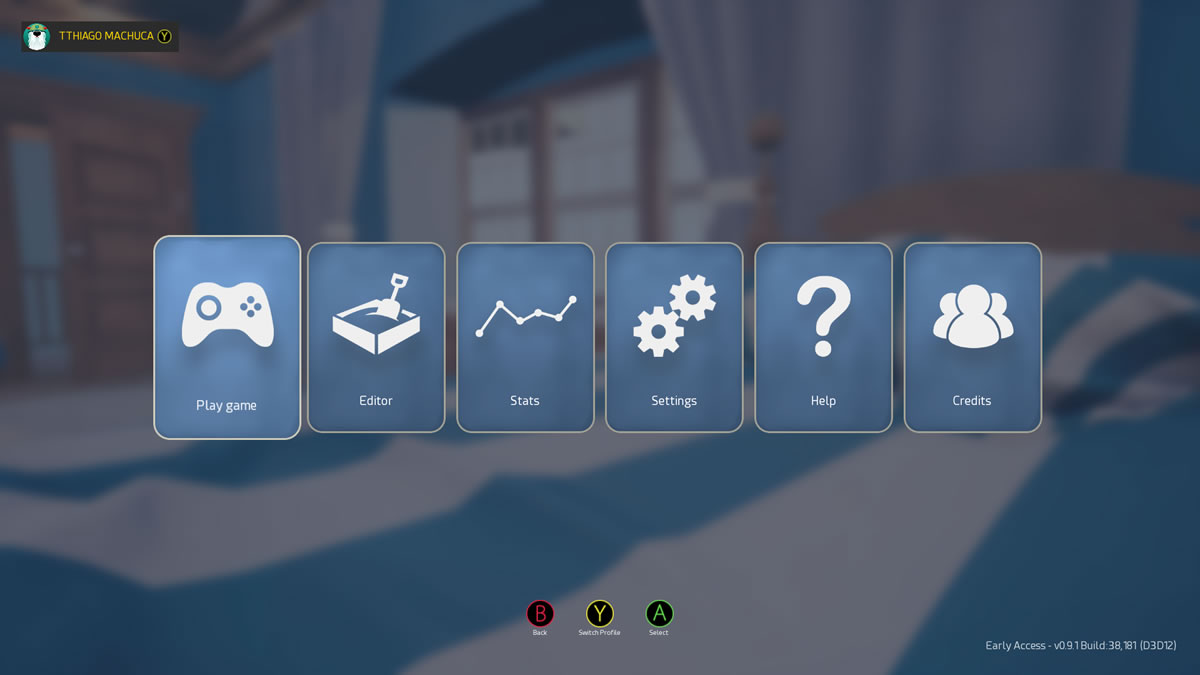Screen dimensions: 1200x675
Task: Open the Editor tile
Action: 376,337
